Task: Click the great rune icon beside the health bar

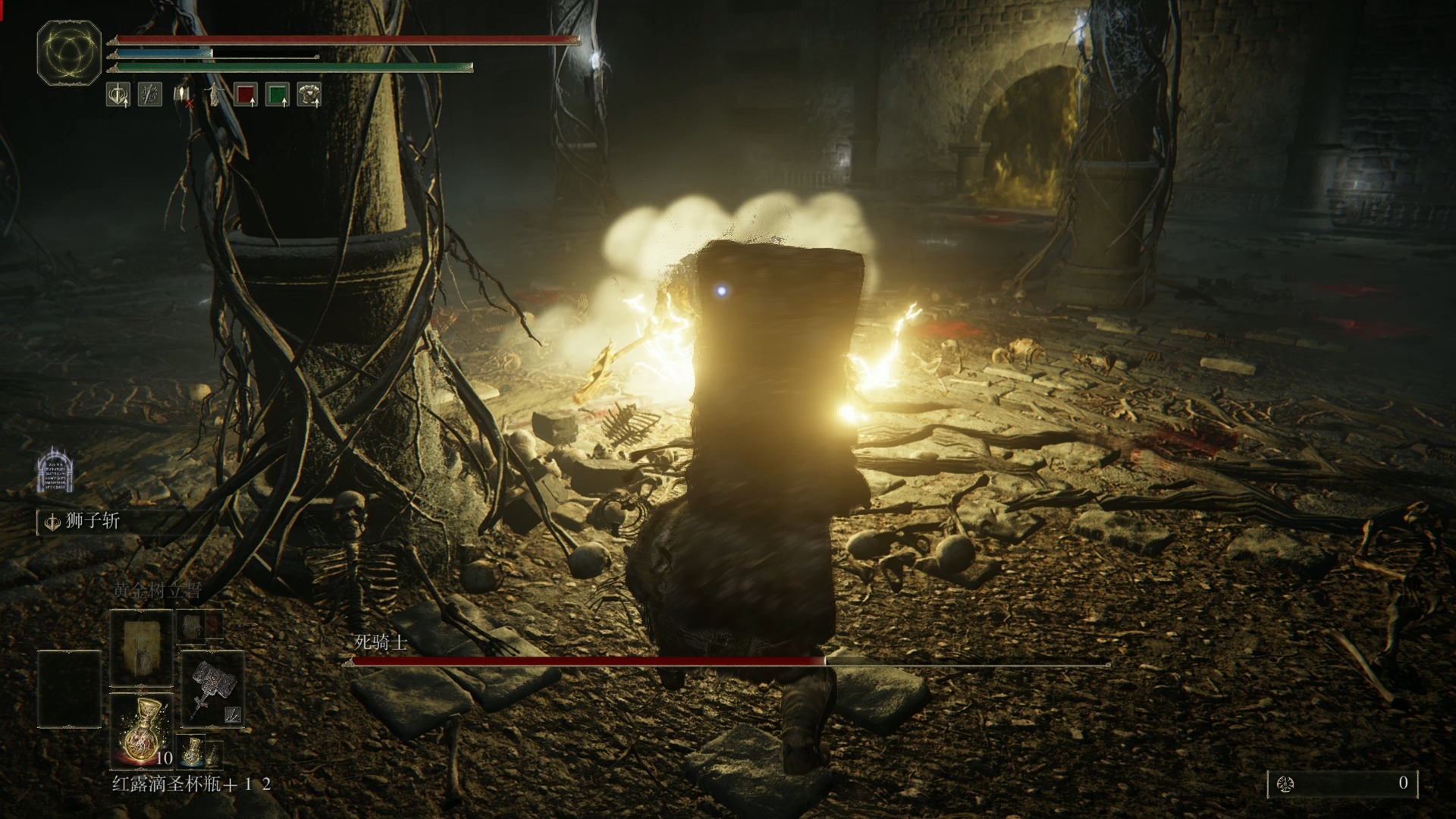Action: 69,53
